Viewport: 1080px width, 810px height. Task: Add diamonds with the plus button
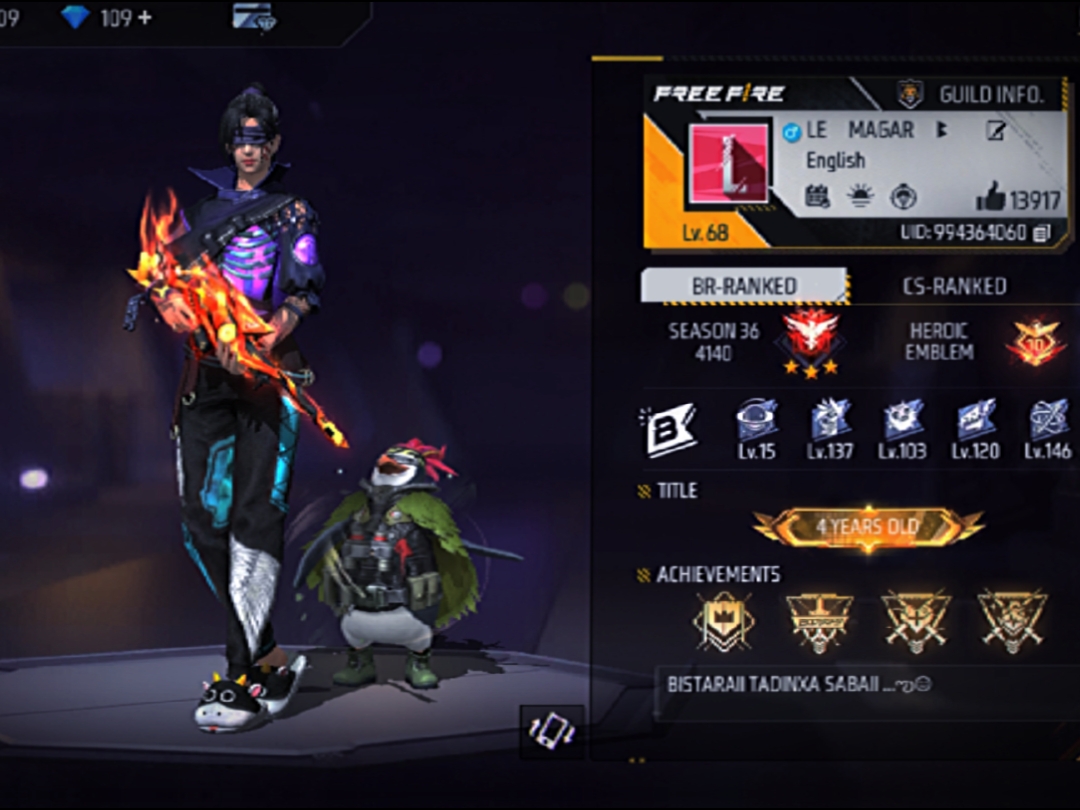pos(146,17)
